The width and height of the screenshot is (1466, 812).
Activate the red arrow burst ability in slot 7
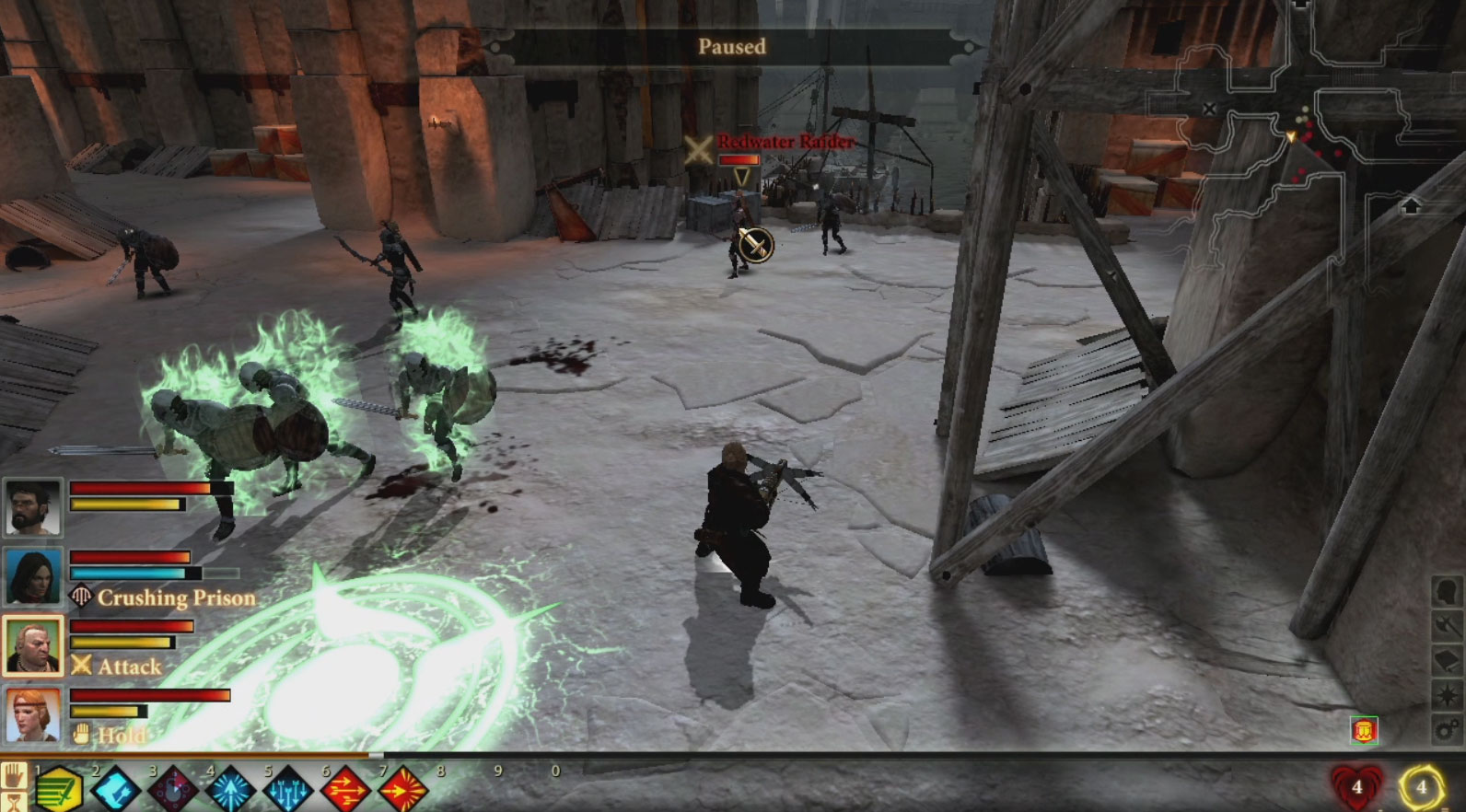click(402, 790)
